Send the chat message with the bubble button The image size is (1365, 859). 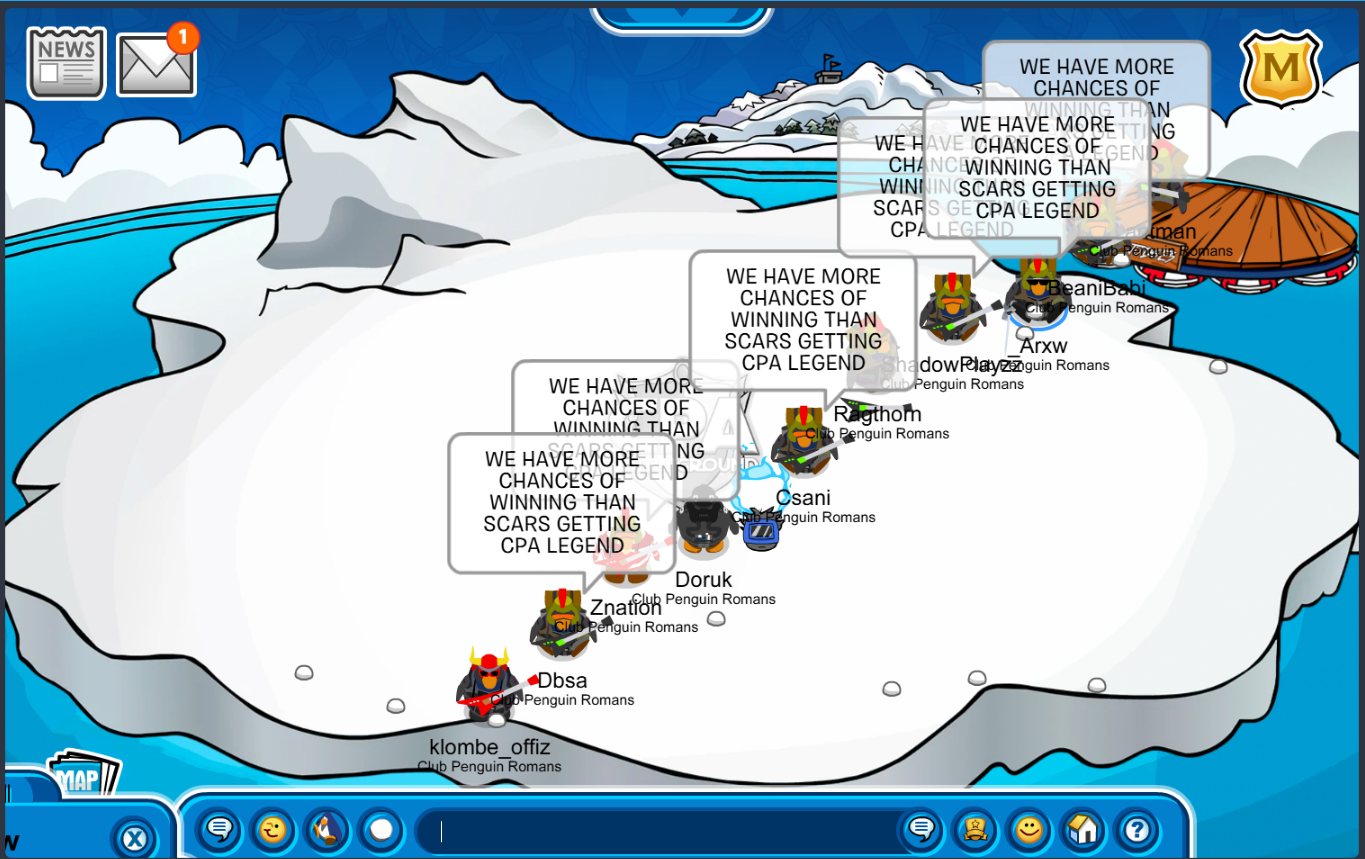click(x=920, y=829)
